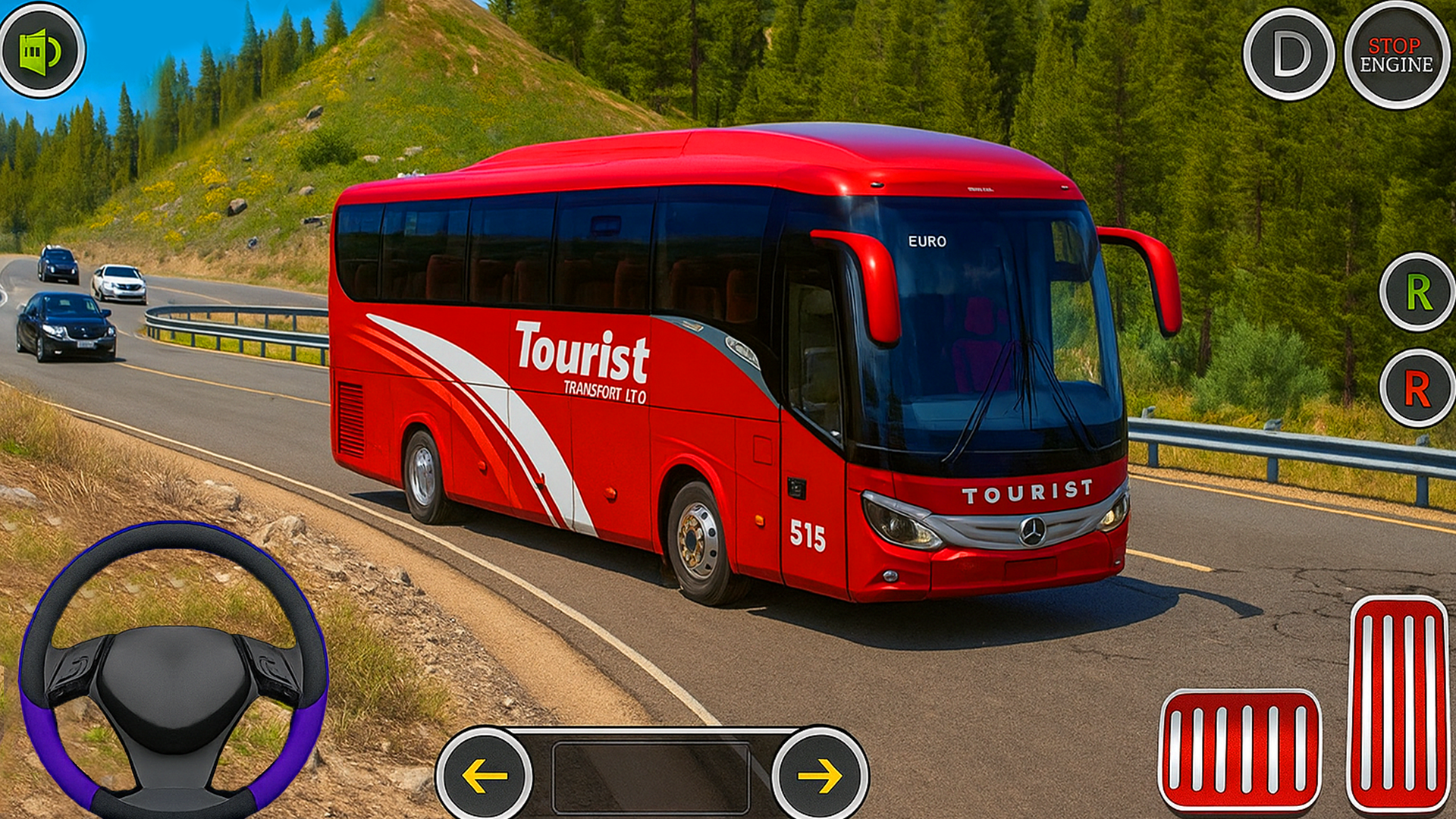Viewport: 1456px width, 819px height.
Task: Click the Stop Engine button
Action: coord(1396,55)
